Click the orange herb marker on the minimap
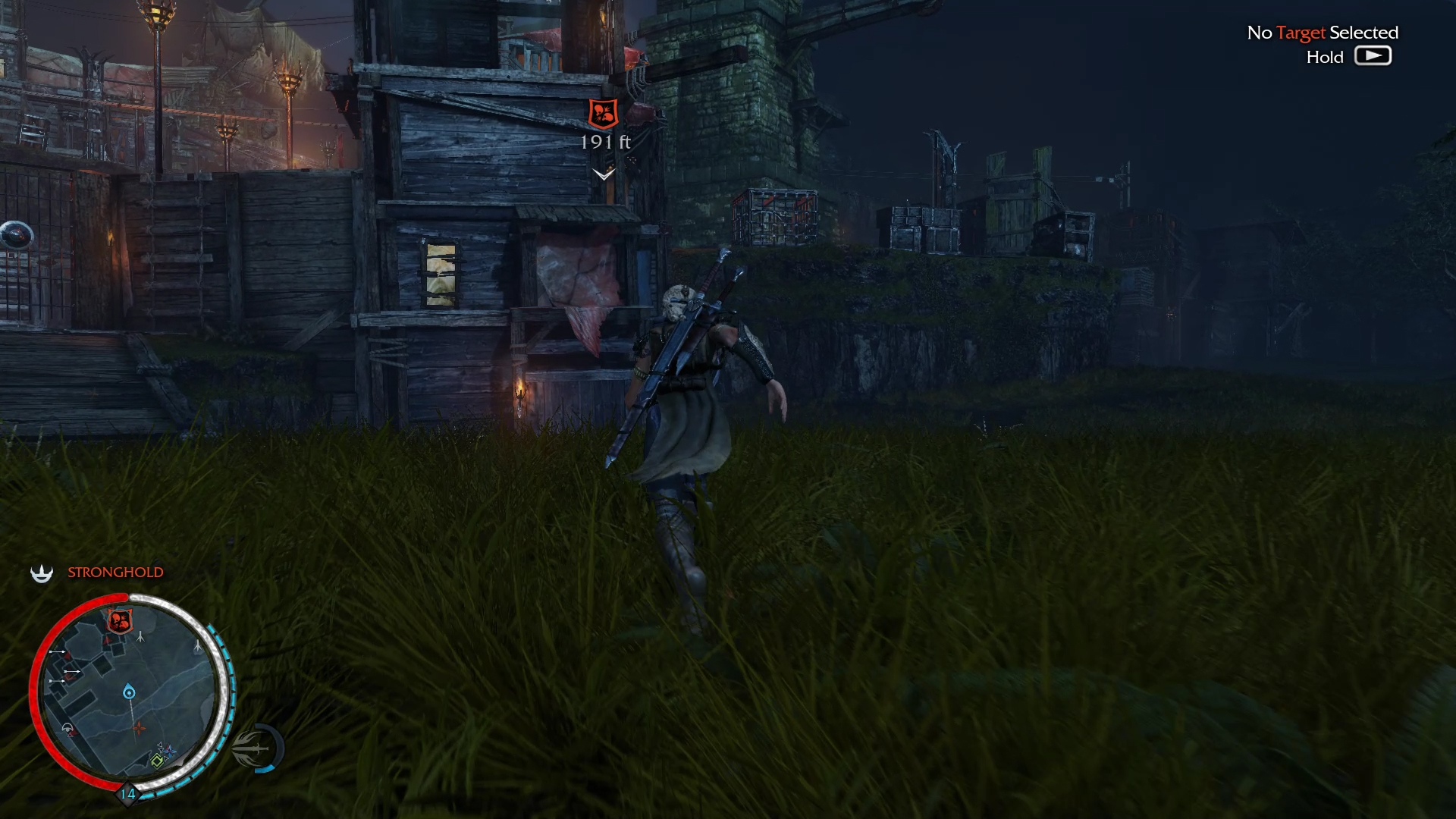The height and width of the screenshot is (819, 1456). coord(140,729)
